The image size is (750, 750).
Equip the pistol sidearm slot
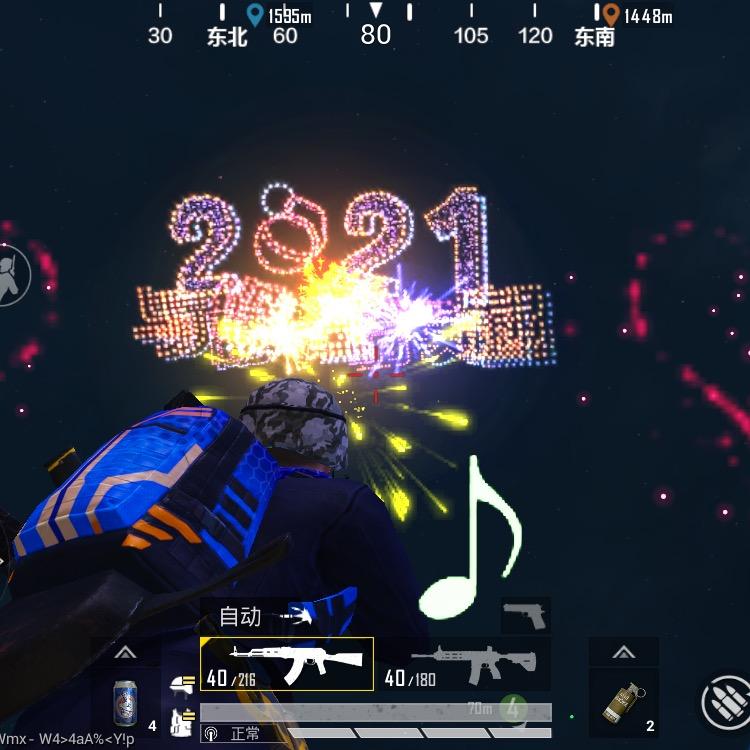click(x=525, y=614)
